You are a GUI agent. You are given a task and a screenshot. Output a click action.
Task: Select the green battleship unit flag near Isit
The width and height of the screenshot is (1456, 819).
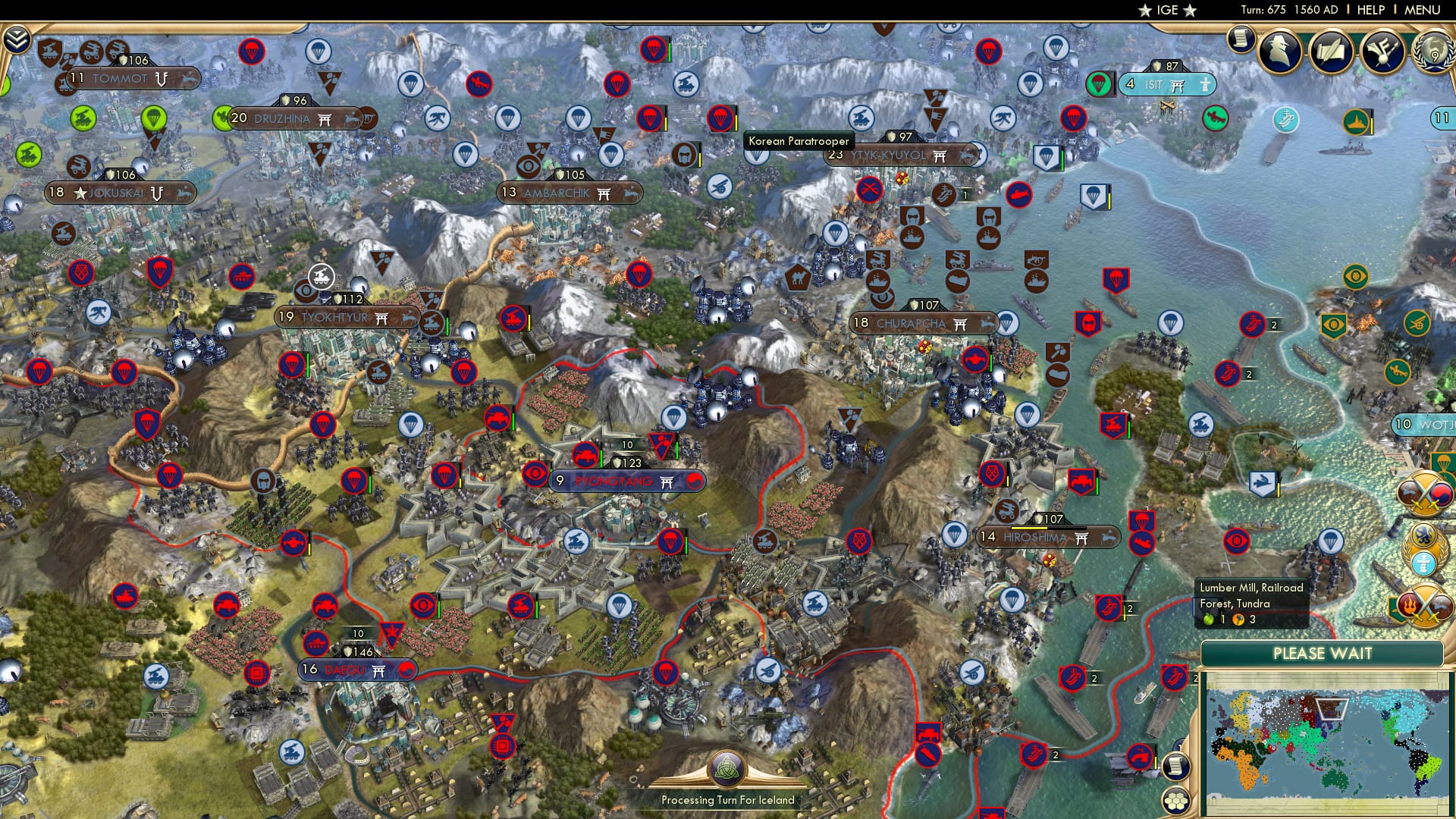coord(1357,122)
